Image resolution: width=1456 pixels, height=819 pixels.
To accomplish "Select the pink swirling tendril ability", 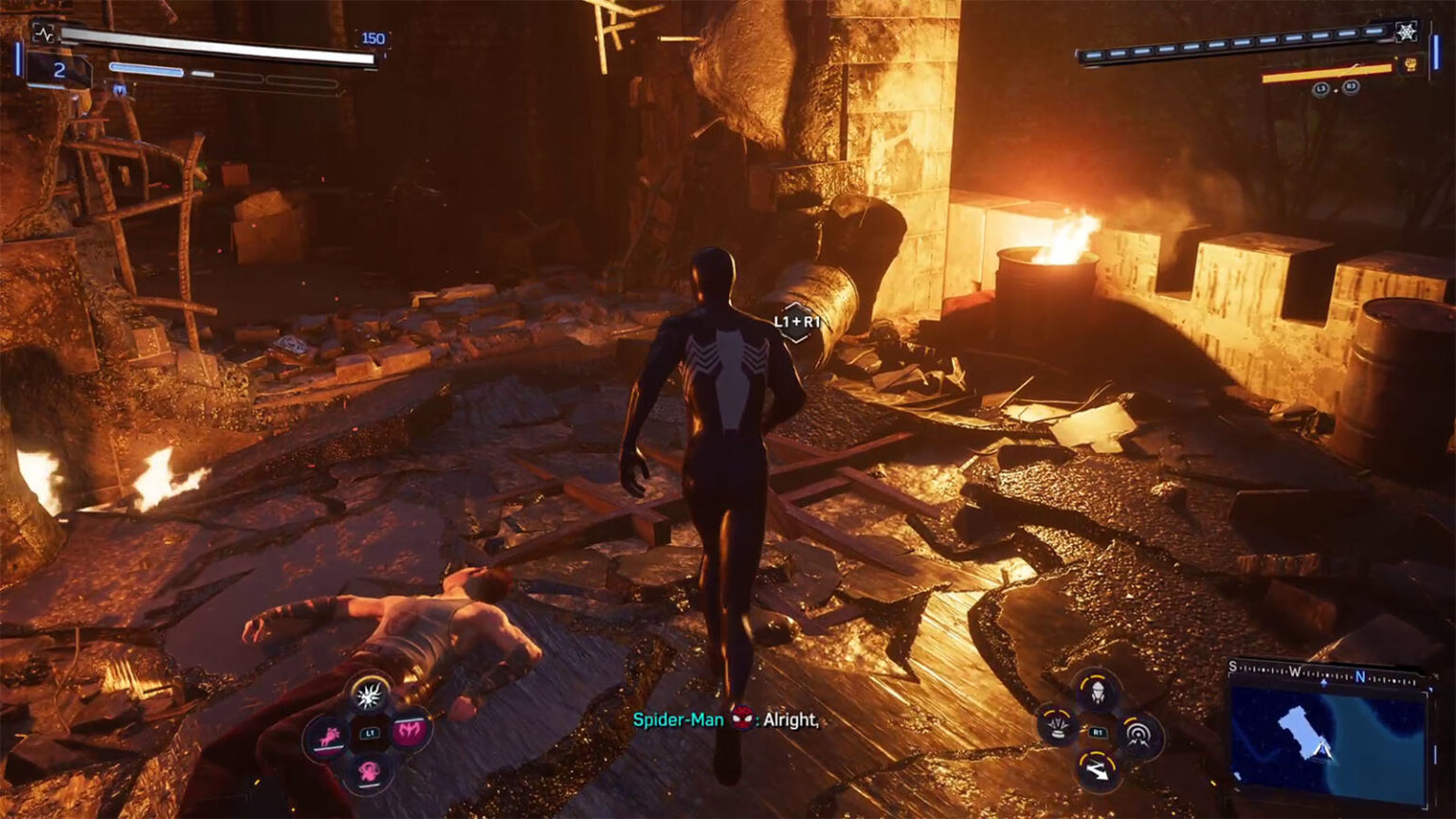I will (x=369, y=770).
